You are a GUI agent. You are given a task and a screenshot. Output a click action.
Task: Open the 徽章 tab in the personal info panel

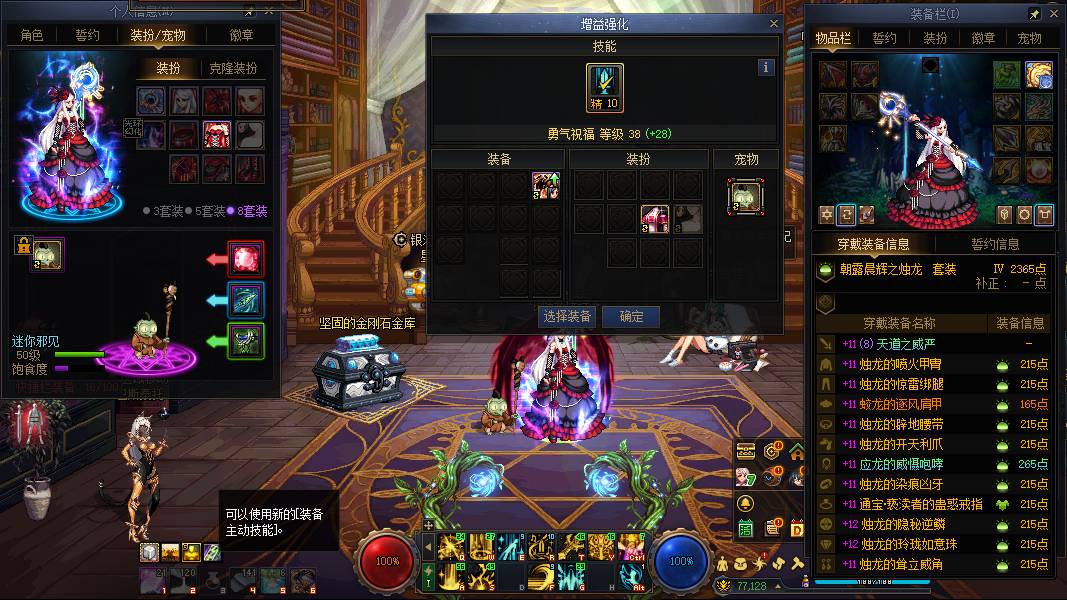pos(241,35)
